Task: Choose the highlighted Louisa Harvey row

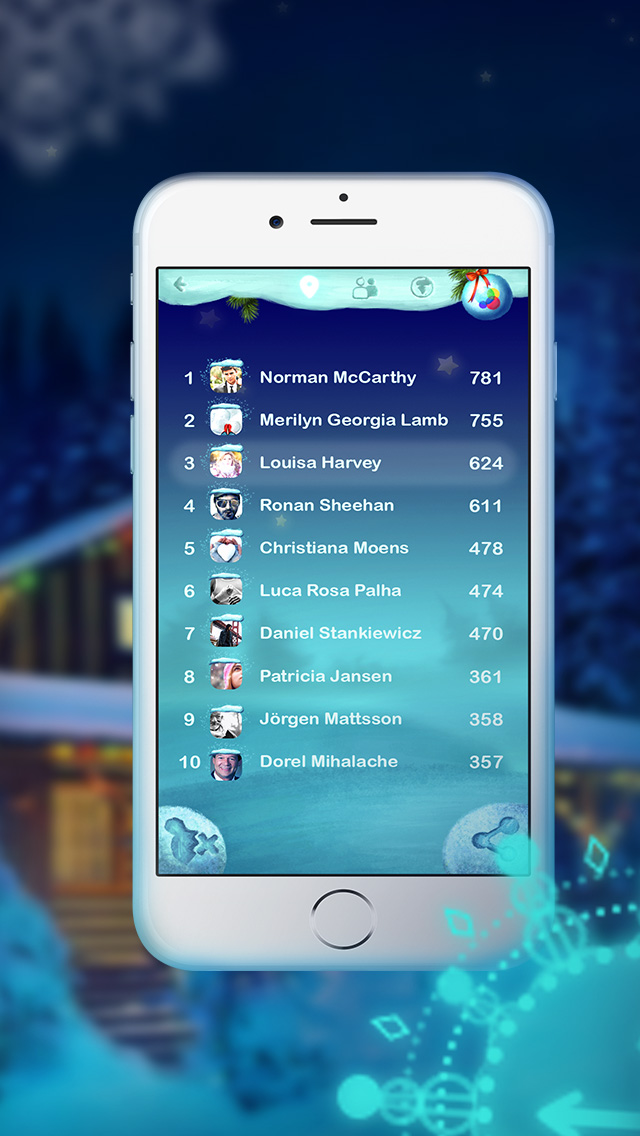Action: (x=342, y=463)
